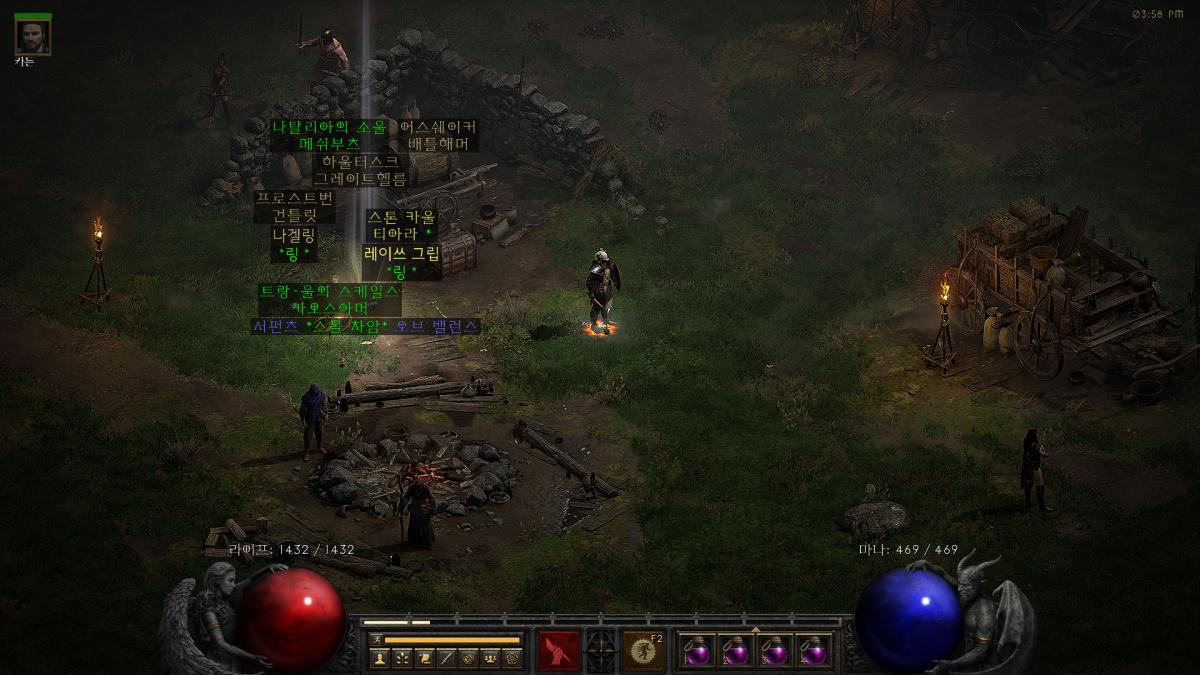Pick up the 하울터스크 그레이트헬름 item label
The height and width of the screenshot is (675, 1200).
[x=360, y=170]
